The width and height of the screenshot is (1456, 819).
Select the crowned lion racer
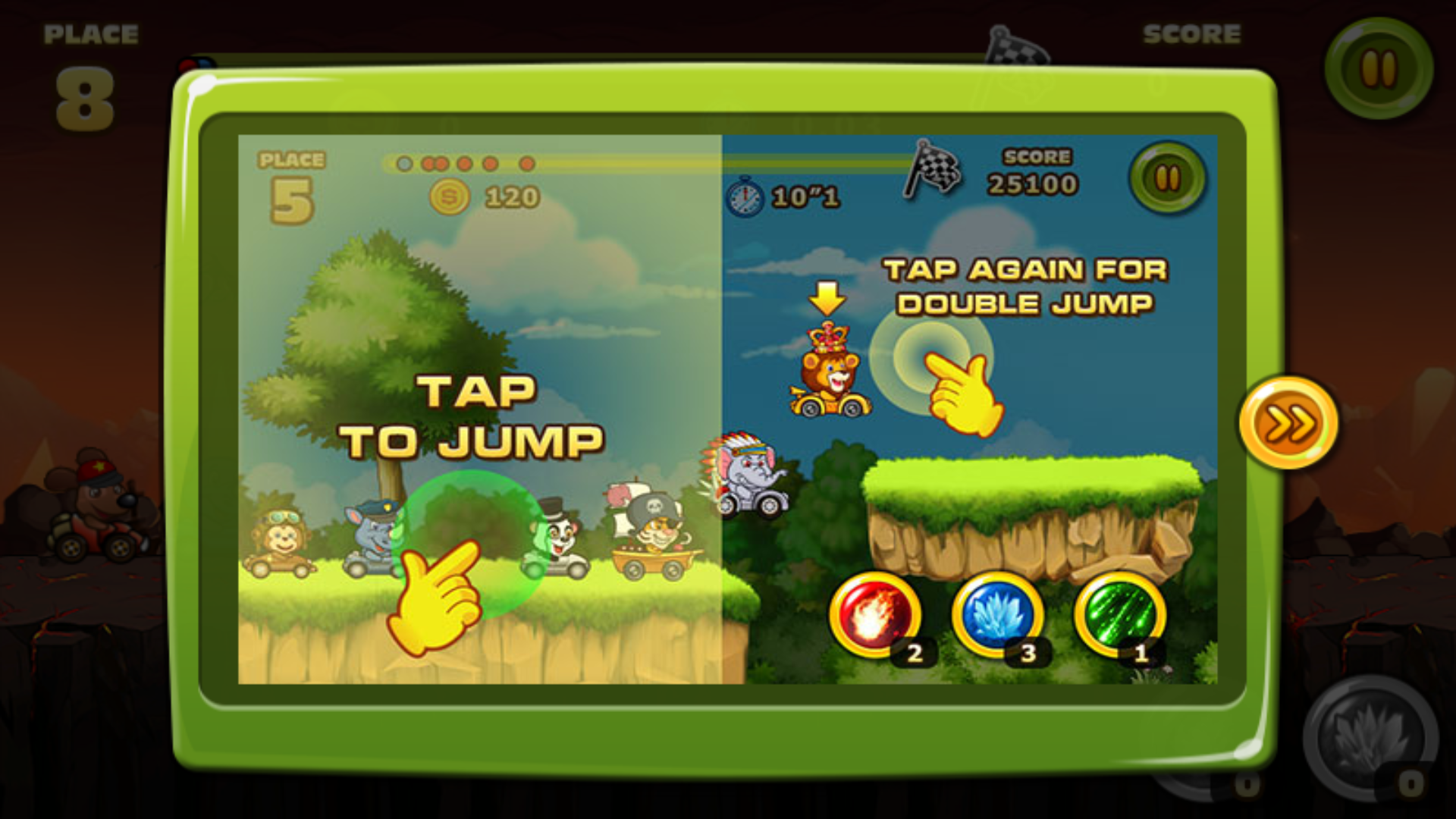(x=829, y=379)
